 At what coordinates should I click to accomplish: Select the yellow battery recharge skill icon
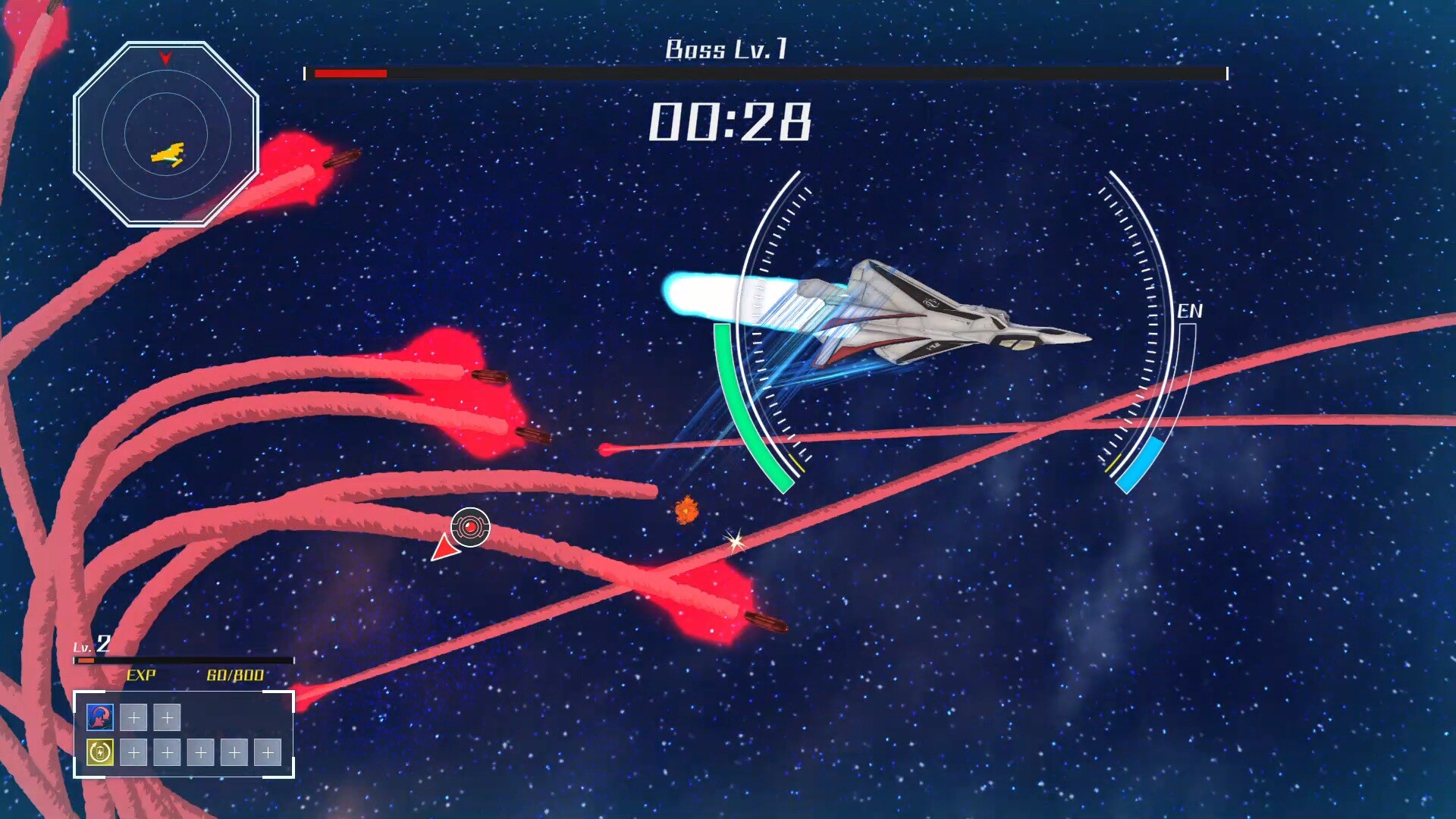[x=100, y=752]
